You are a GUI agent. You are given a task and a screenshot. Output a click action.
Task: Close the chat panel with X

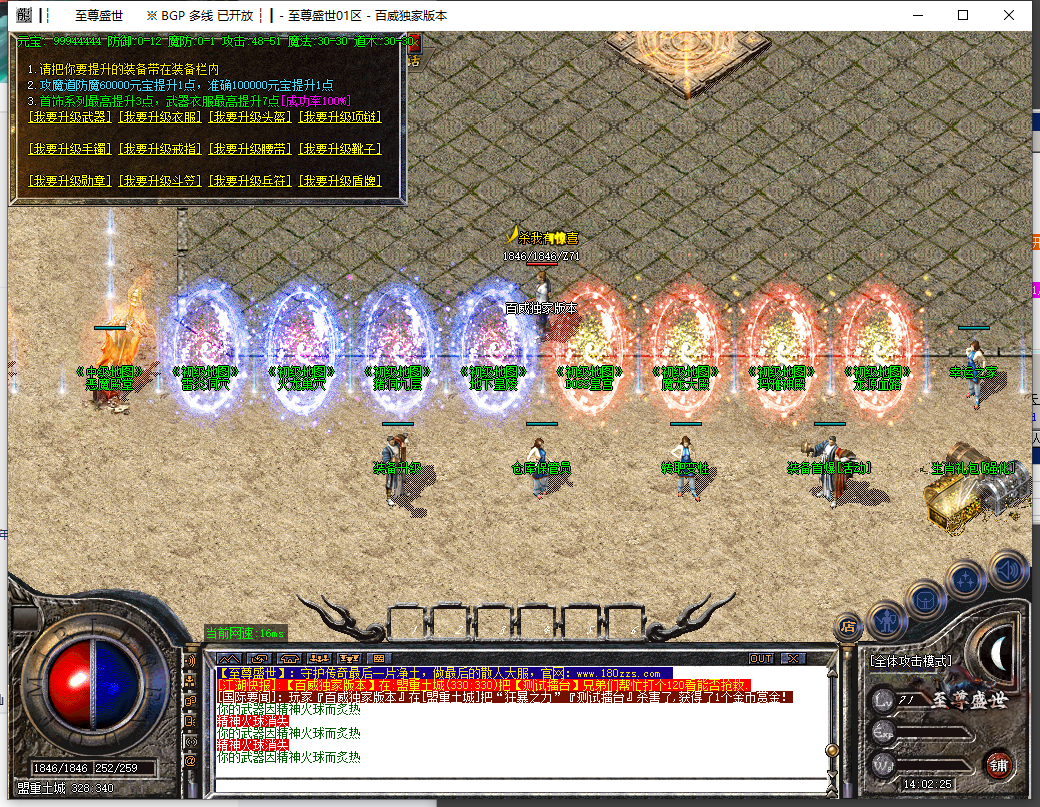(793, 658)
